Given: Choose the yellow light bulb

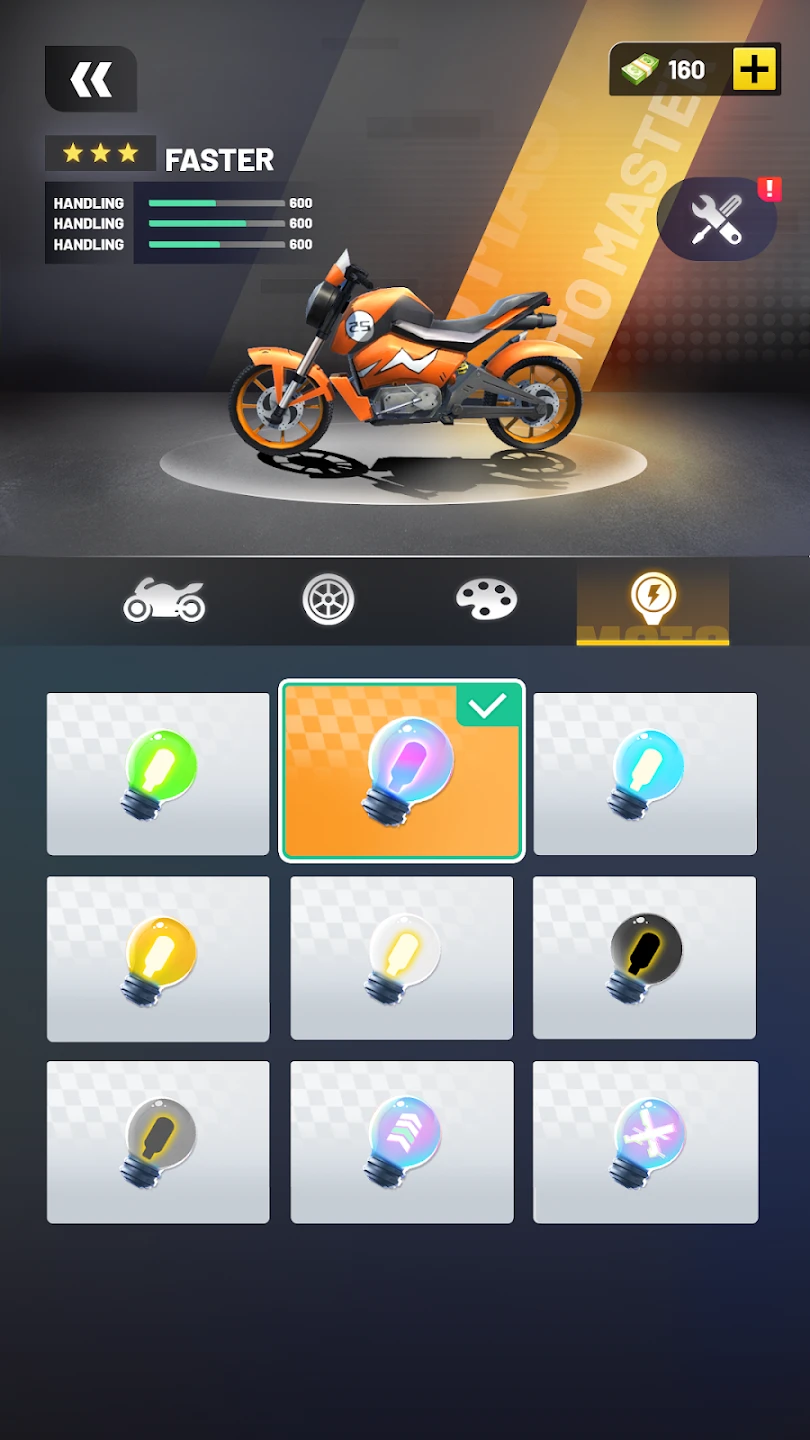Looking at the screenshot, I should pos(158,958).
